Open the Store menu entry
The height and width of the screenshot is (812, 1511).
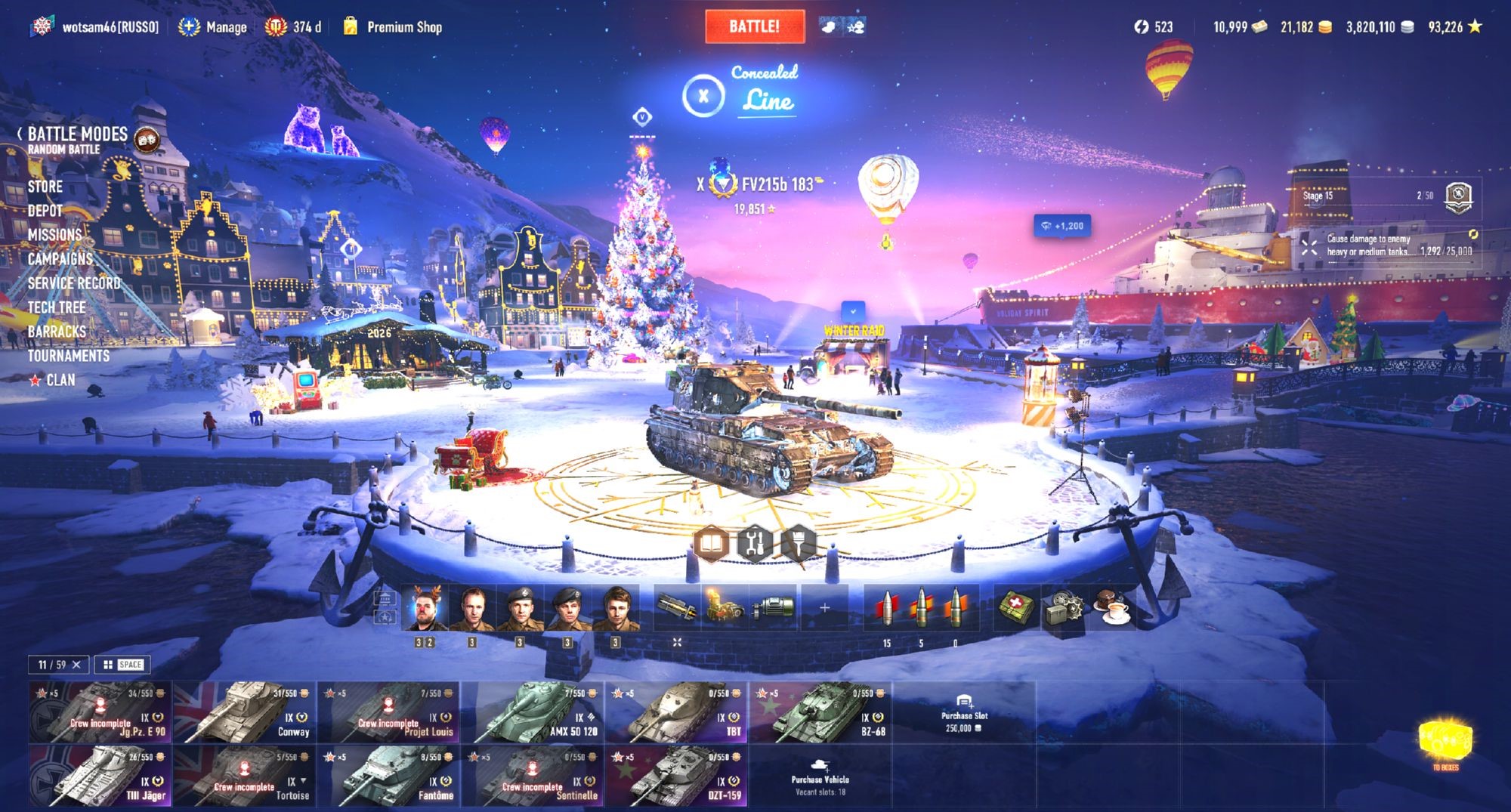coord(45,187)
